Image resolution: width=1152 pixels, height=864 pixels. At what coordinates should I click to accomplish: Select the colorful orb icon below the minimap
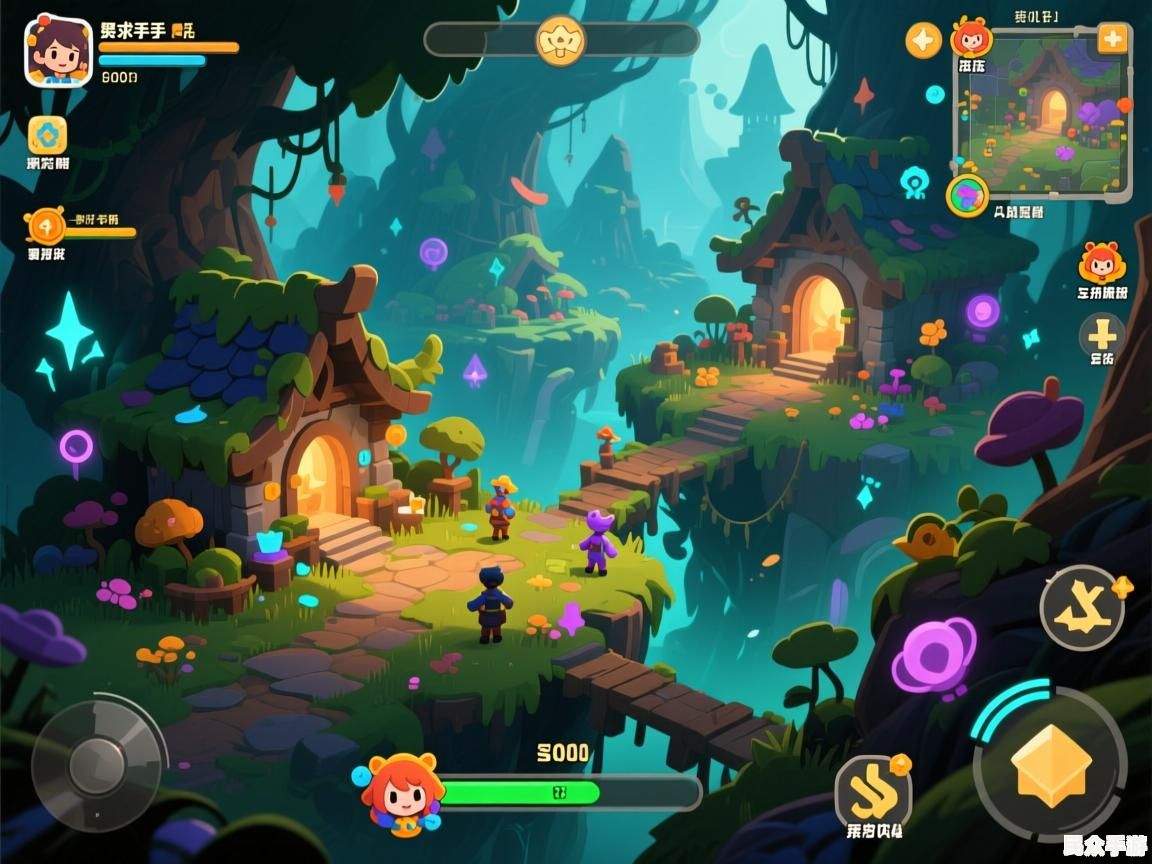point(967,195)
